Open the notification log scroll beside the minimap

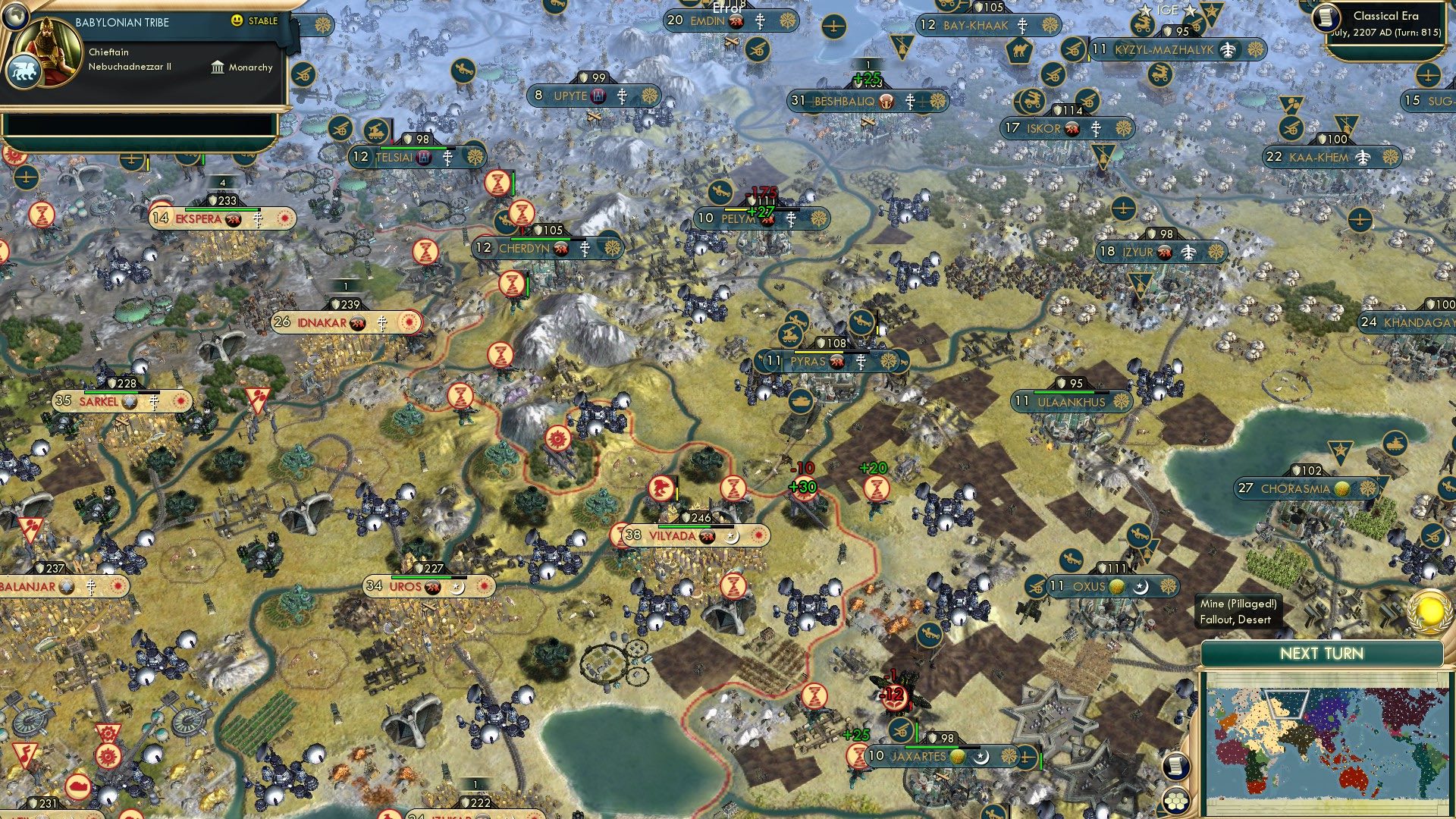pos(1175,766)
